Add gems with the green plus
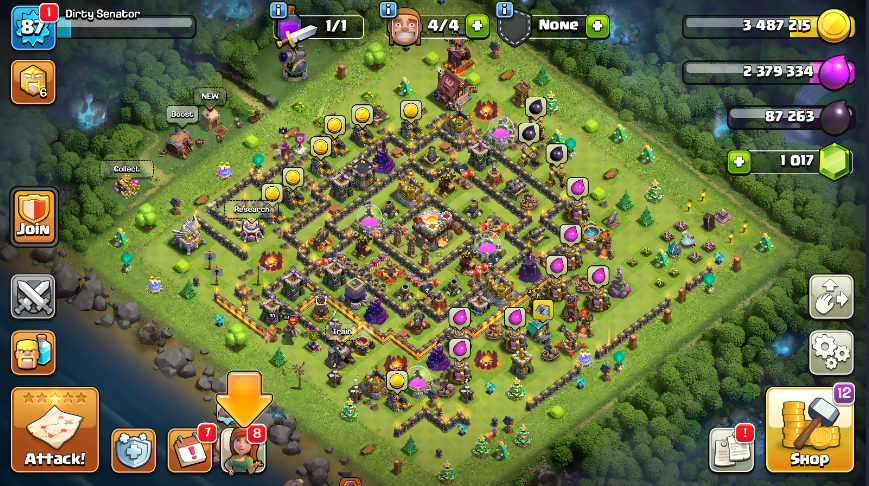The image size is (869, 486). coord(739,161)
